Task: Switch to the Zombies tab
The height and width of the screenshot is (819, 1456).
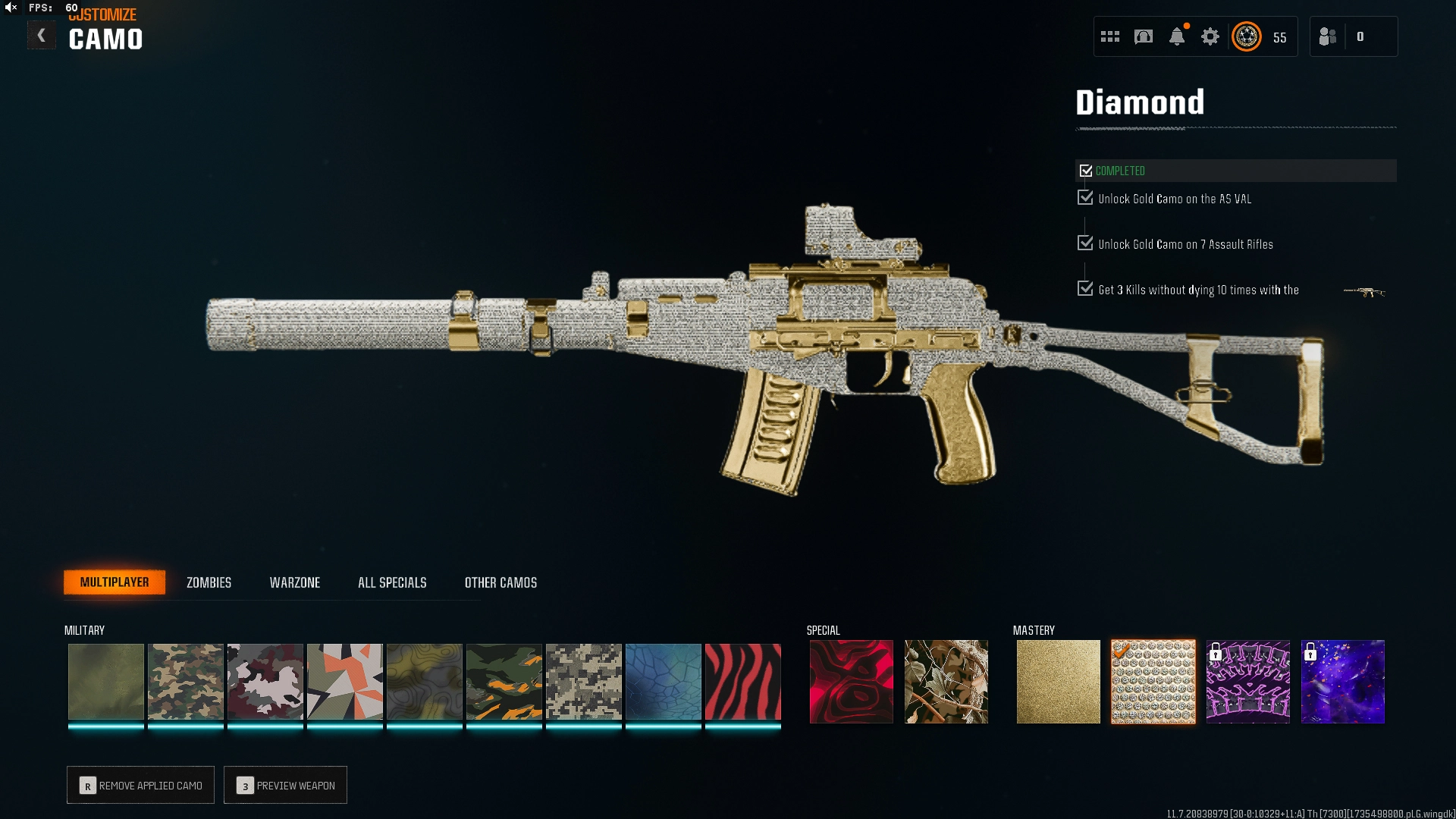Action: click(x=209, y=582)
